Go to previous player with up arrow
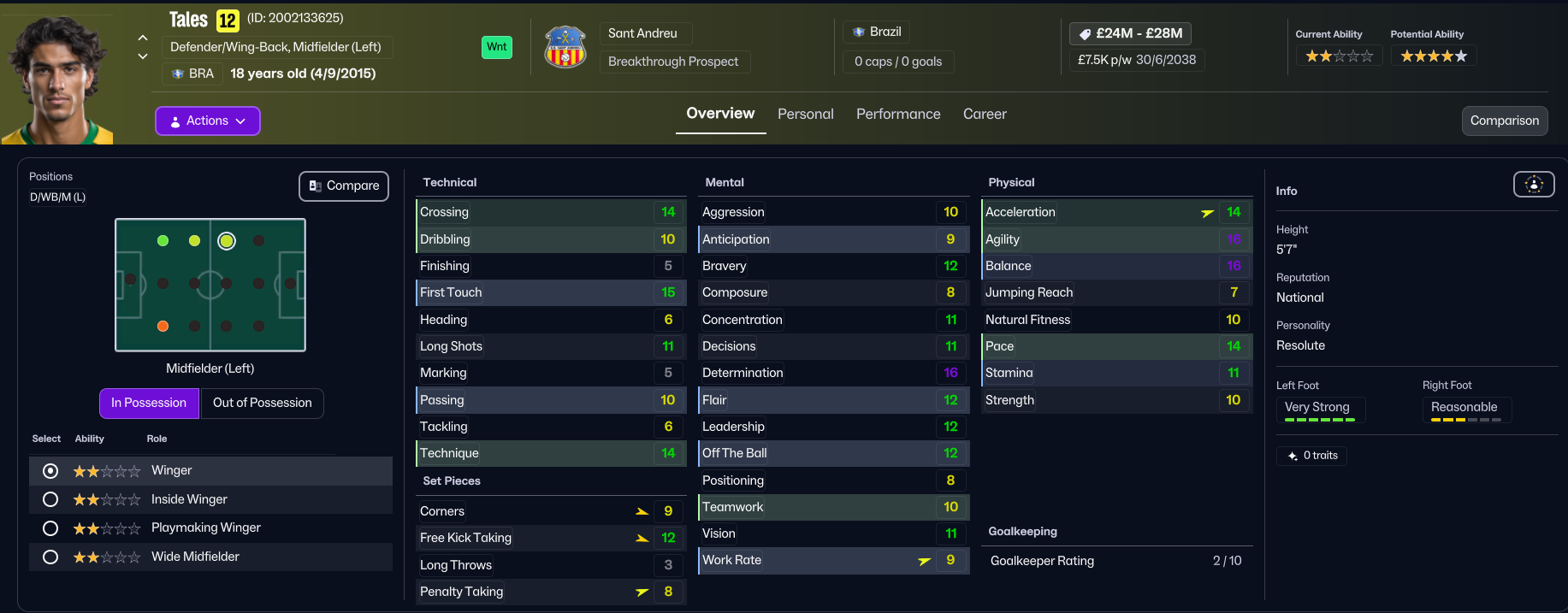Viewport: 1568px width, 613px height. coord(143,38)
